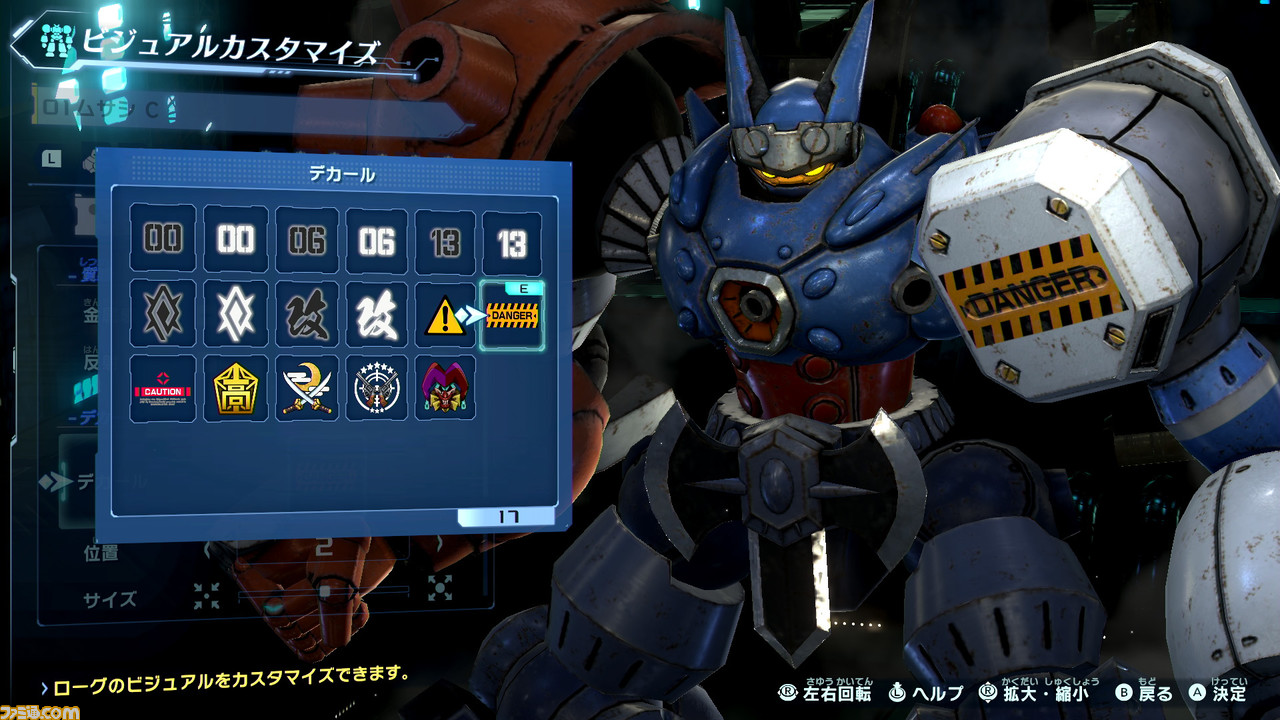Screen dimensions: 1280x720
Task: Choose the solid white 00 decal
Action: tap(236, 241)
